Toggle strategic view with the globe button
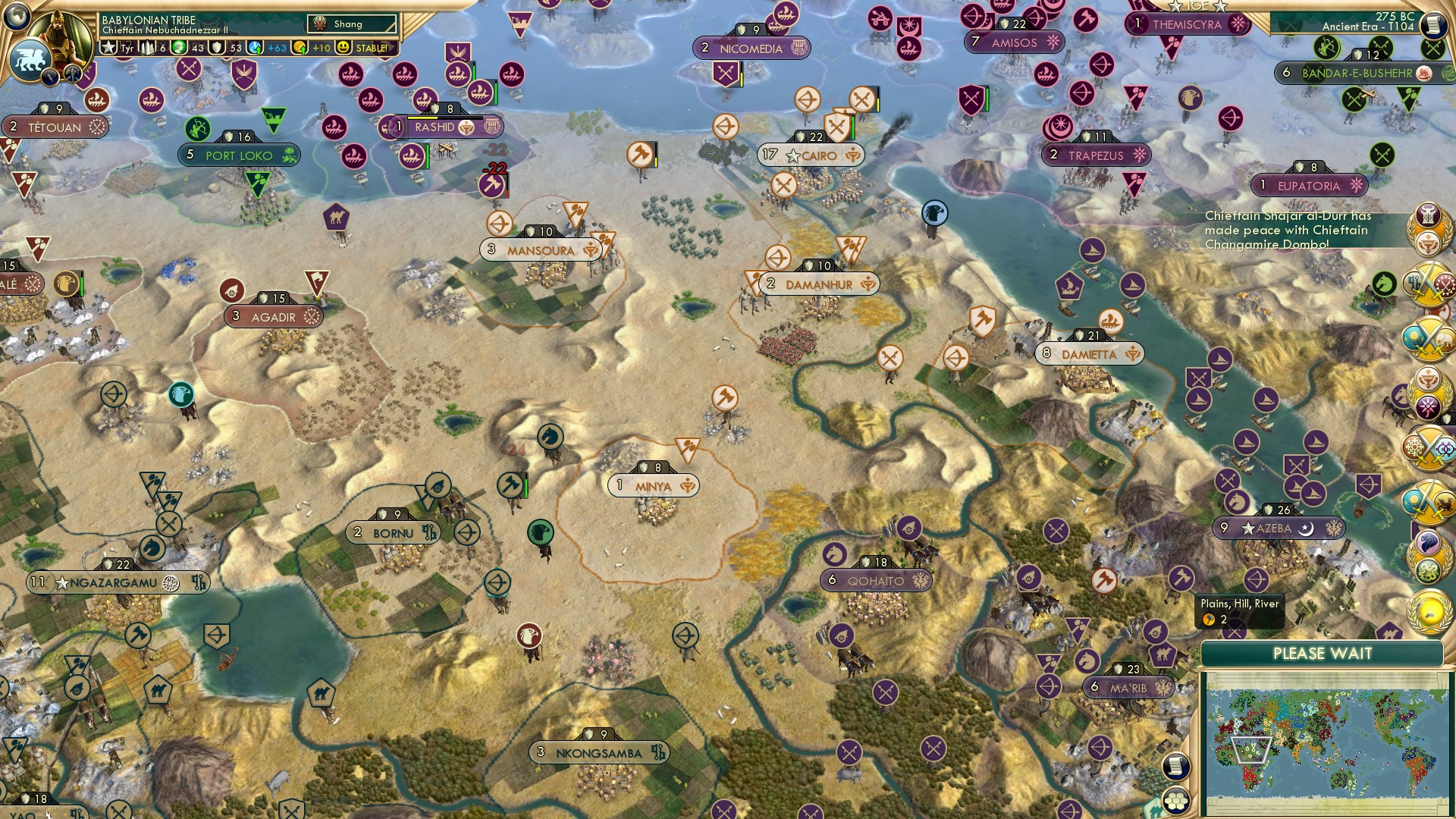 click(x=17, y=17)
